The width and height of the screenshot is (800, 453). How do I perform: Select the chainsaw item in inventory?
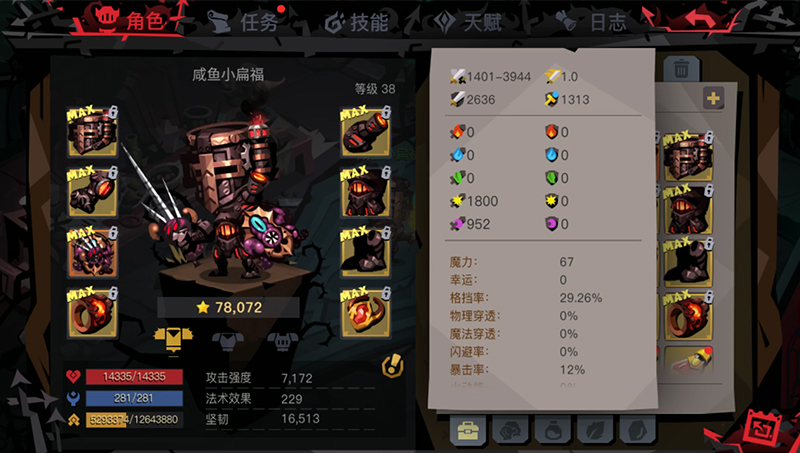(686, 364)
